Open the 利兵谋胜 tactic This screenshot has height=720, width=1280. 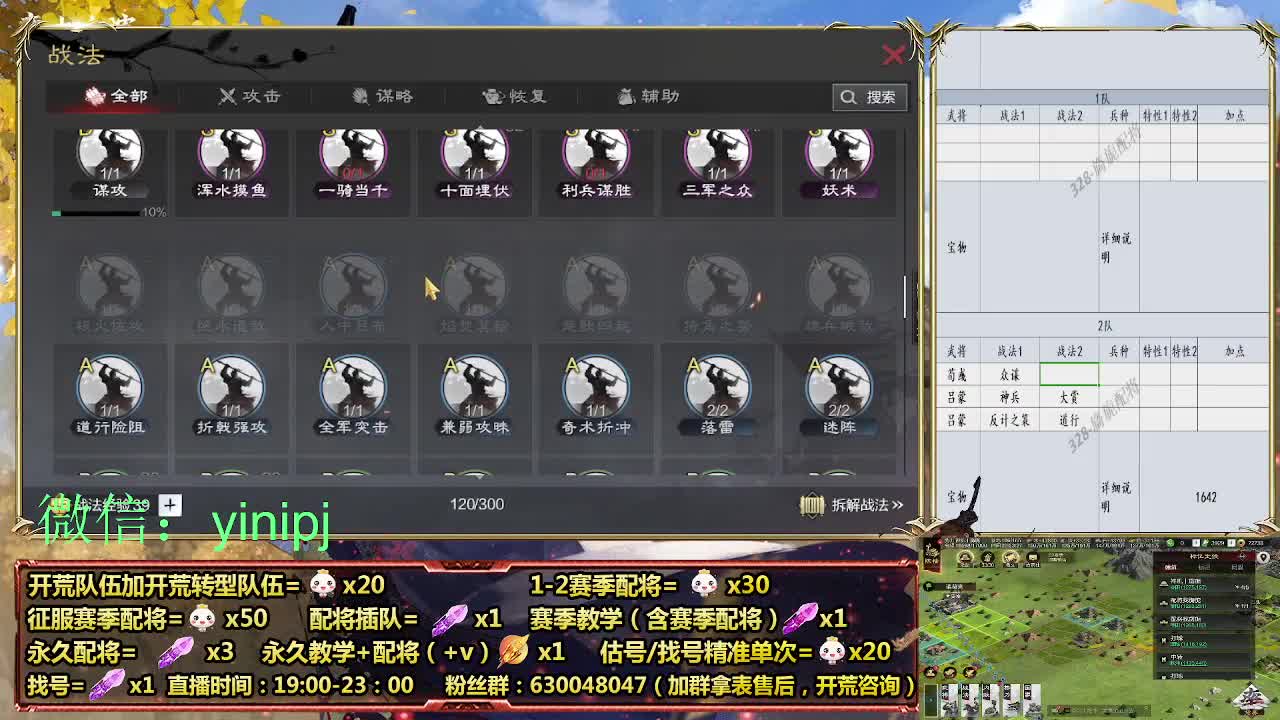595,160
